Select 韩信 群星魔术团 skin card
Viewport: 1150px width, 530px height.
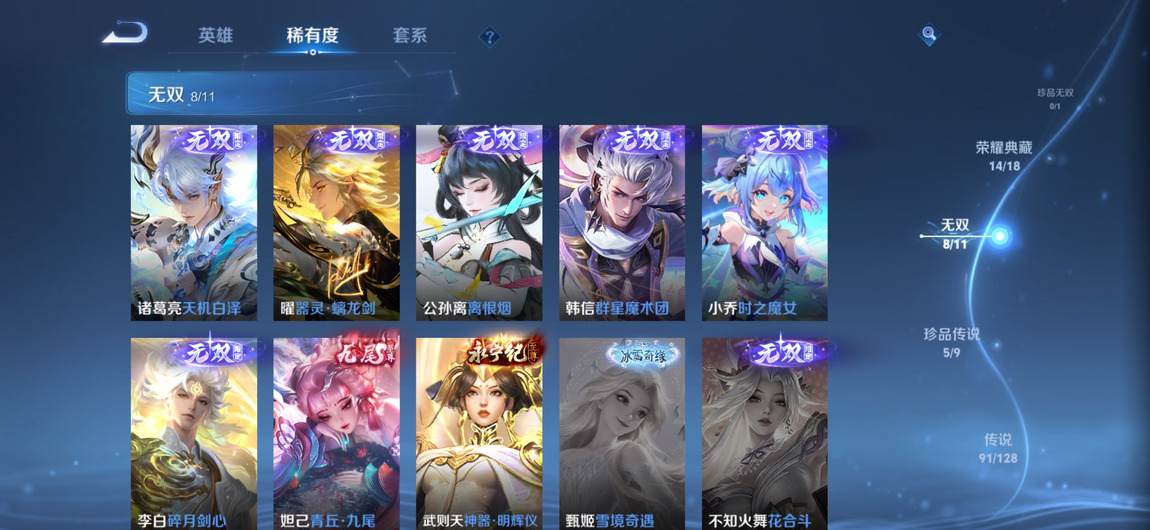coord(622,222)
